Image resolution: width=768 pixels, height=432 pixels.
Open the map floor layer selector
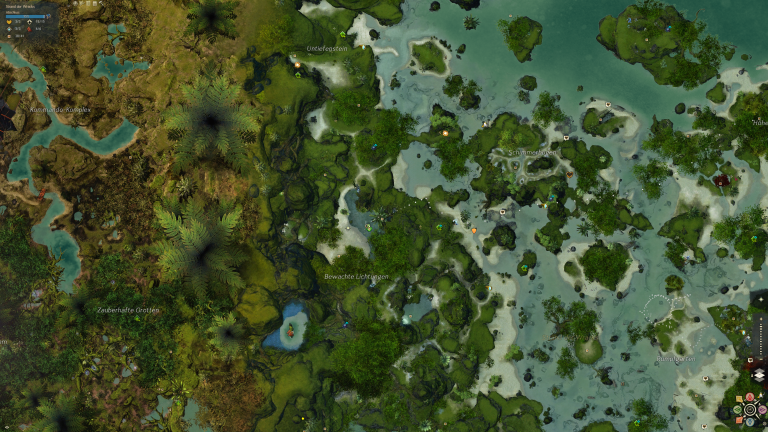tap(760, 375)
